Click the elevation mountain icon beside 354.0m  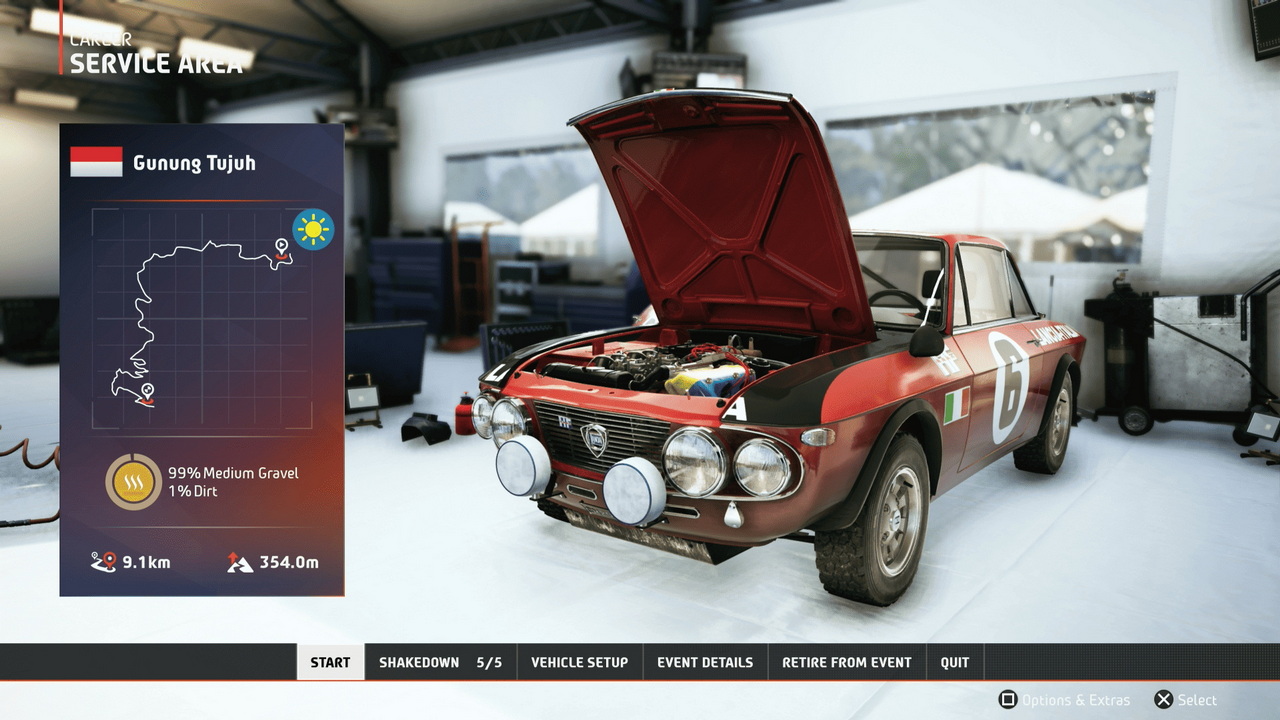pos(240,560)
